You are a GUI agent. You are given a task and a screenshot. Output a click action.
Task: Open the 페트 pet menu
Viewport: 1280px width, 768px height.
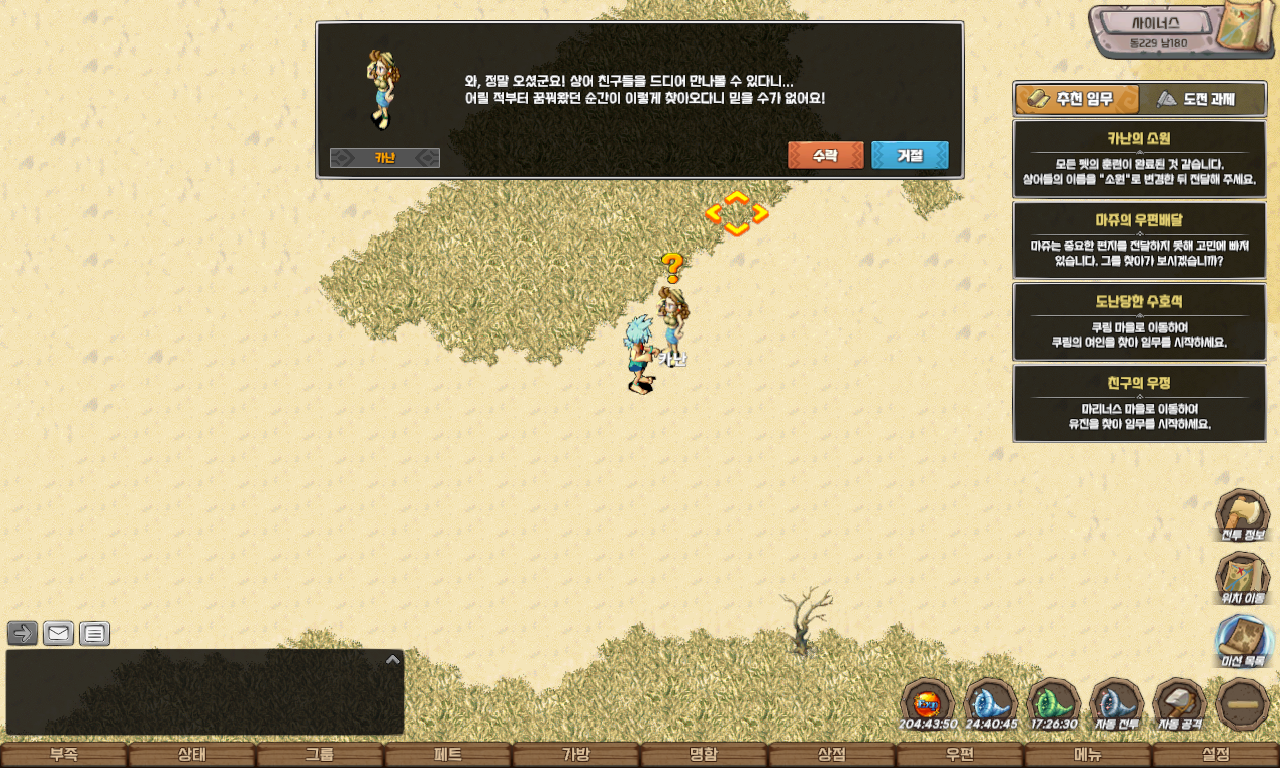[x=447, y=755]
